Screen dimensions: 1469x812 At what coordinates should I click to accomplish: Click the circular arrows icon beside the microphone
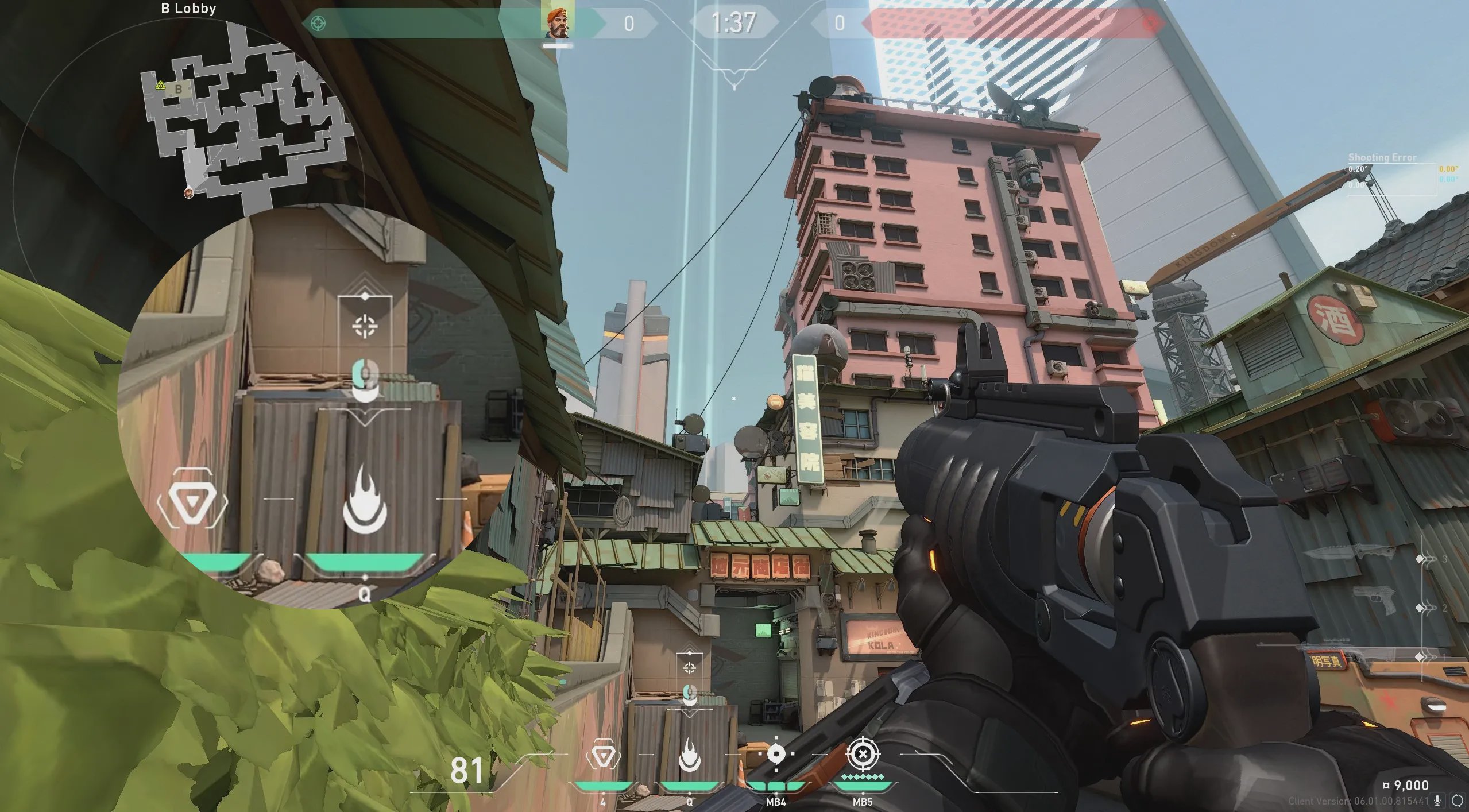coord(1457,801)
